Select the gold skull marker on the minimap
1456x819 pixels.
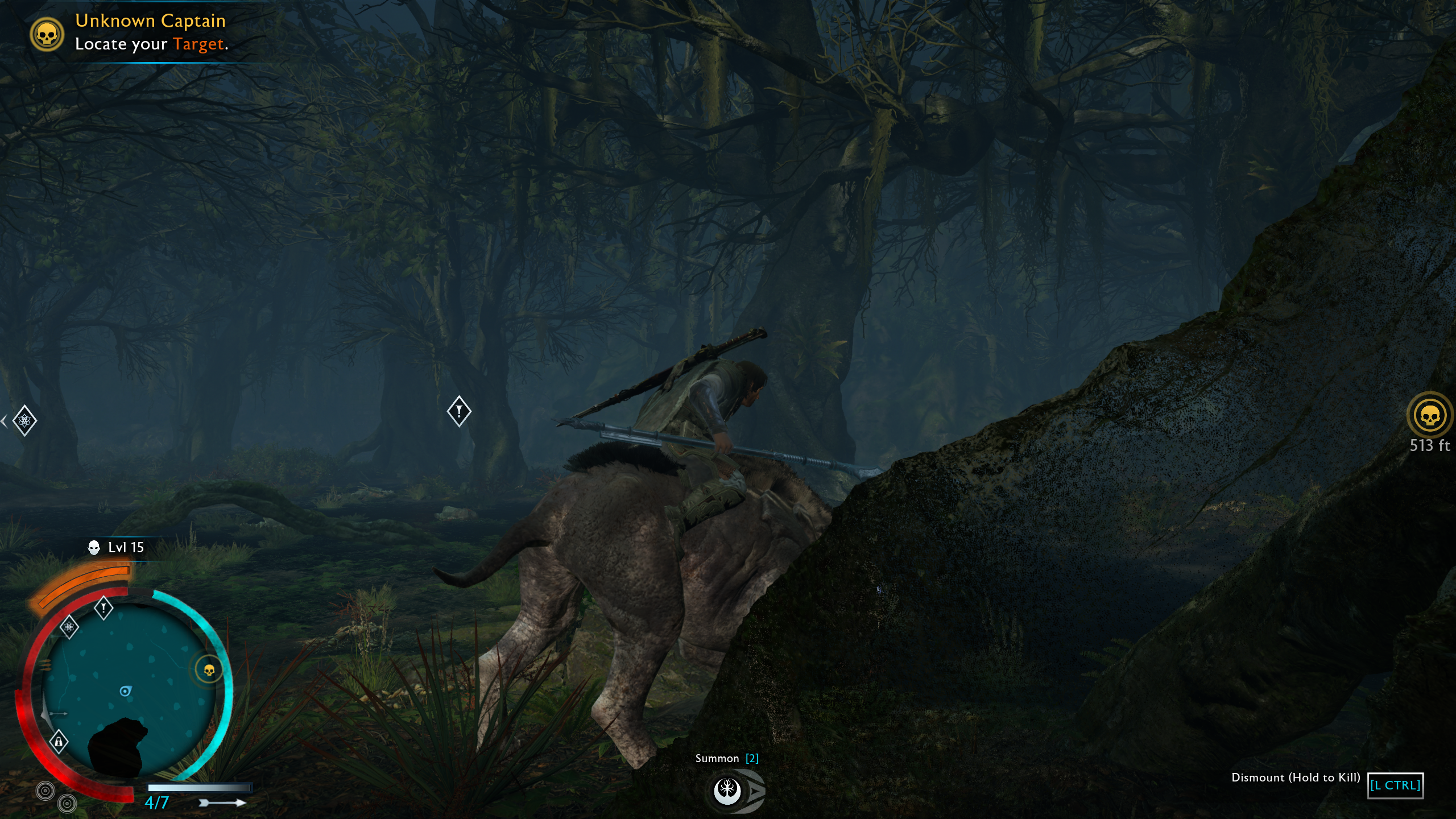pyautogui.click(x=209, y=671)
